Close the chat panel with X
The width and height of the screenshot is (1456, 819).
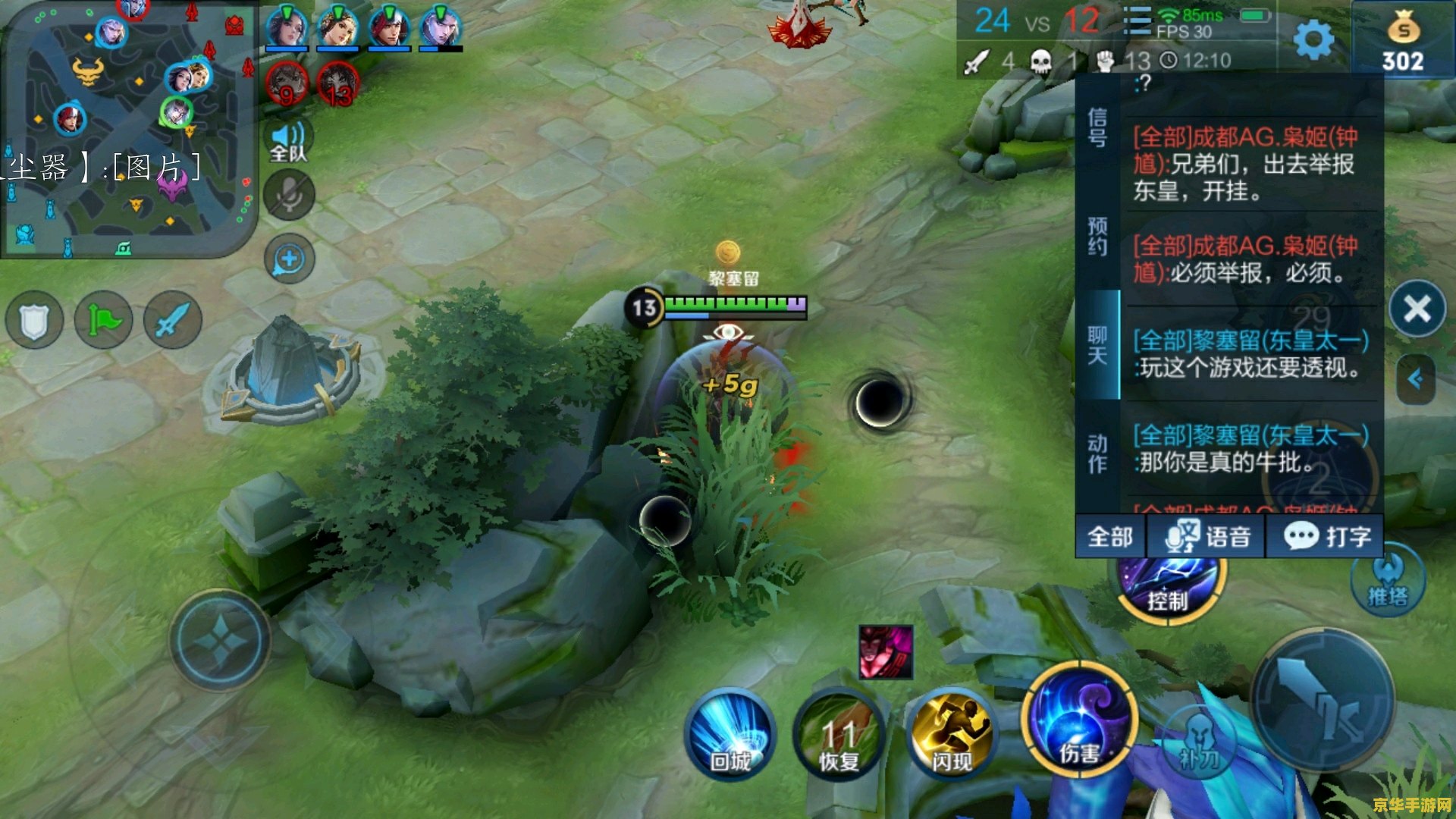[x=1417, y=309]
